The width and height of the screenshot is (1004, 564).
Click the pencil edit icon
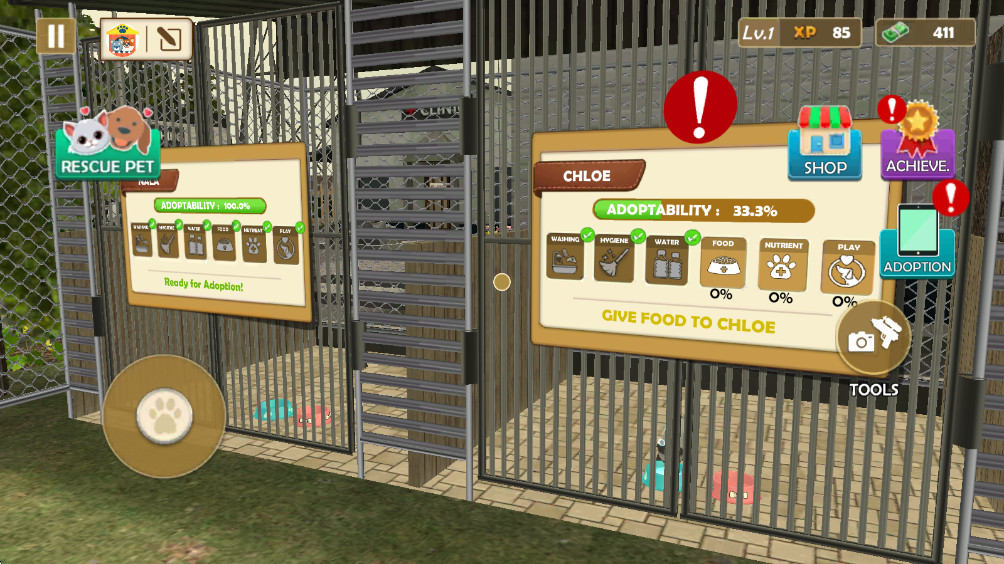pos(169,40)
